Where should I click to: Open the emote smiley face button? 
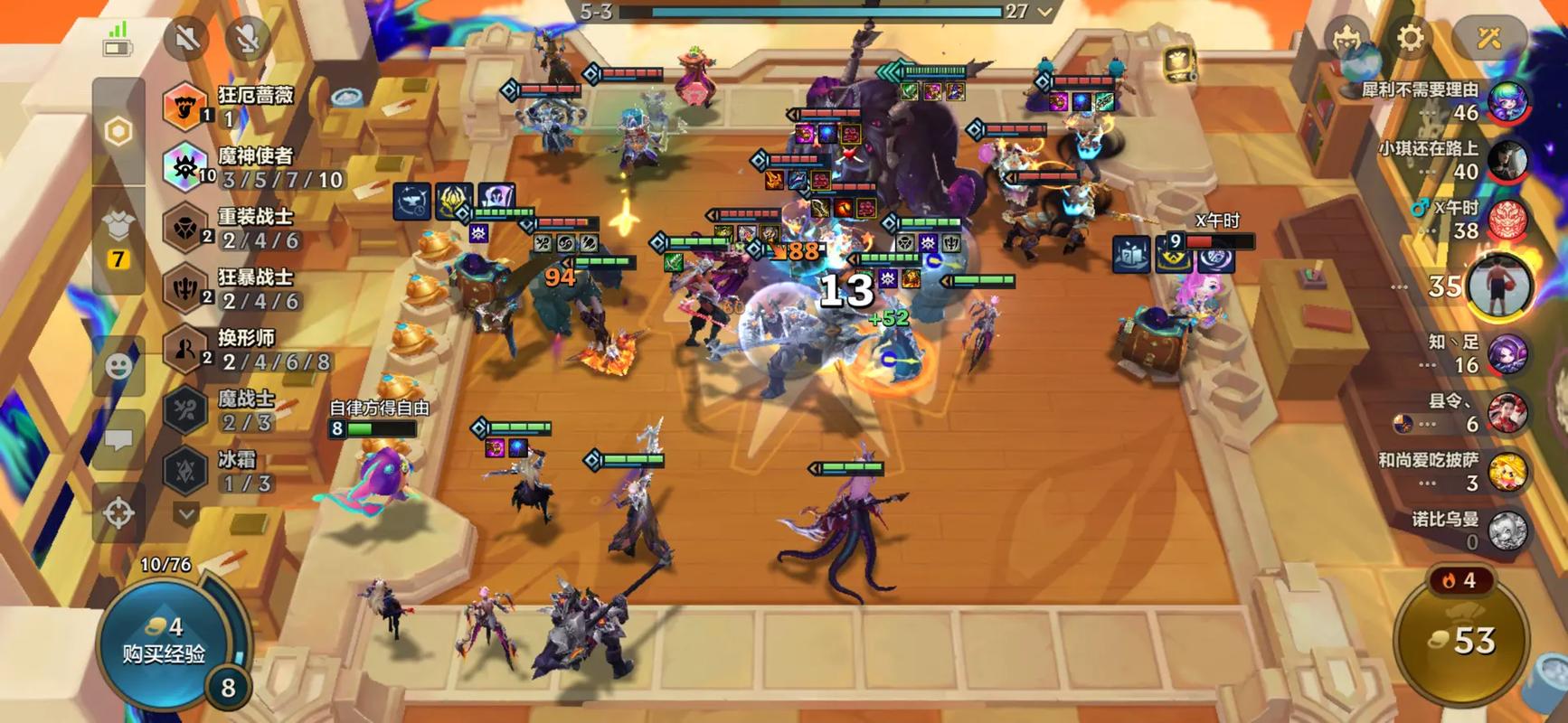[119, 366]
